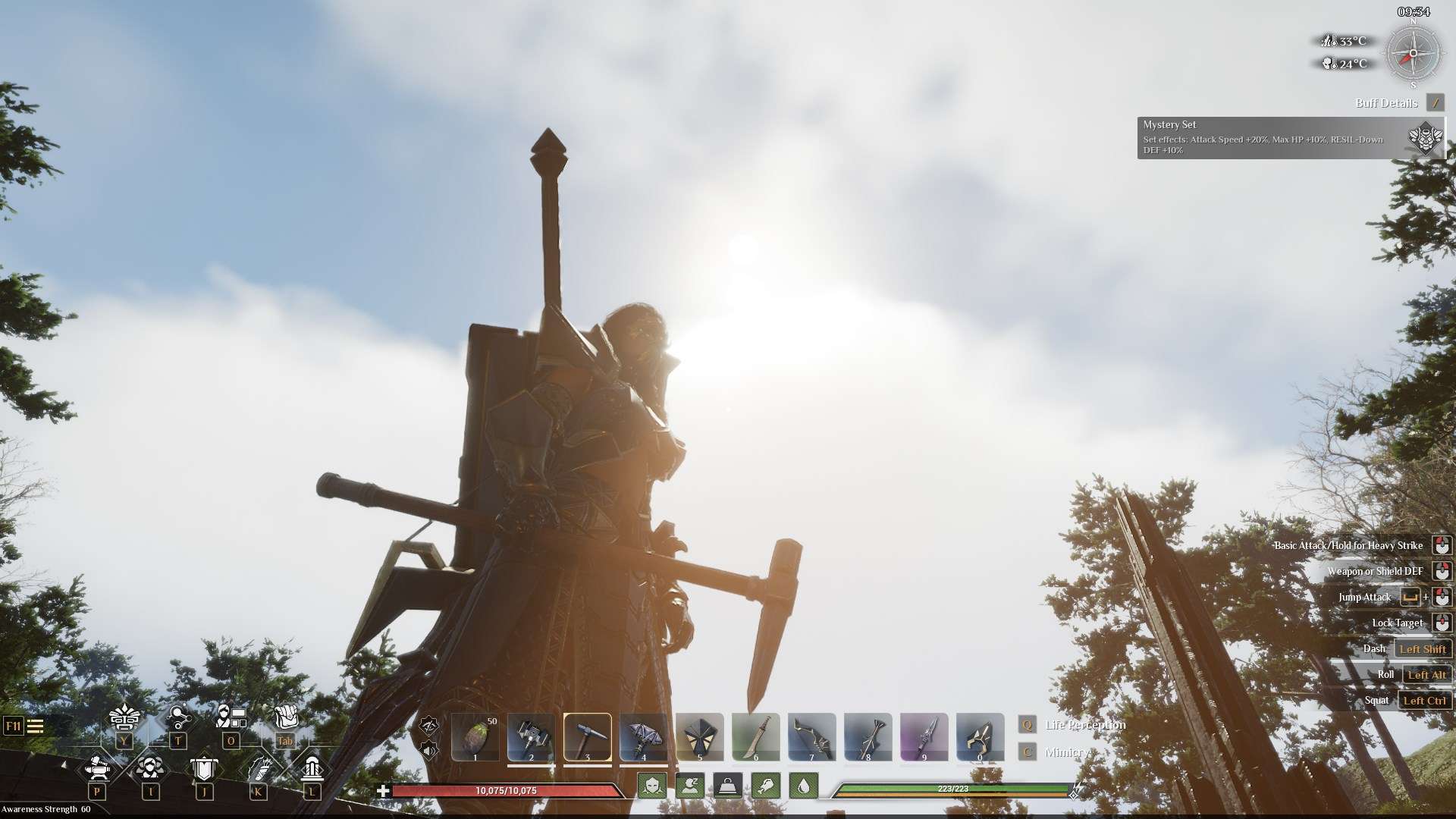The height and width of the screenshot is (819, 1456).
Task: Equip the curved sword in slot 6
Action: tap(756, 736)
